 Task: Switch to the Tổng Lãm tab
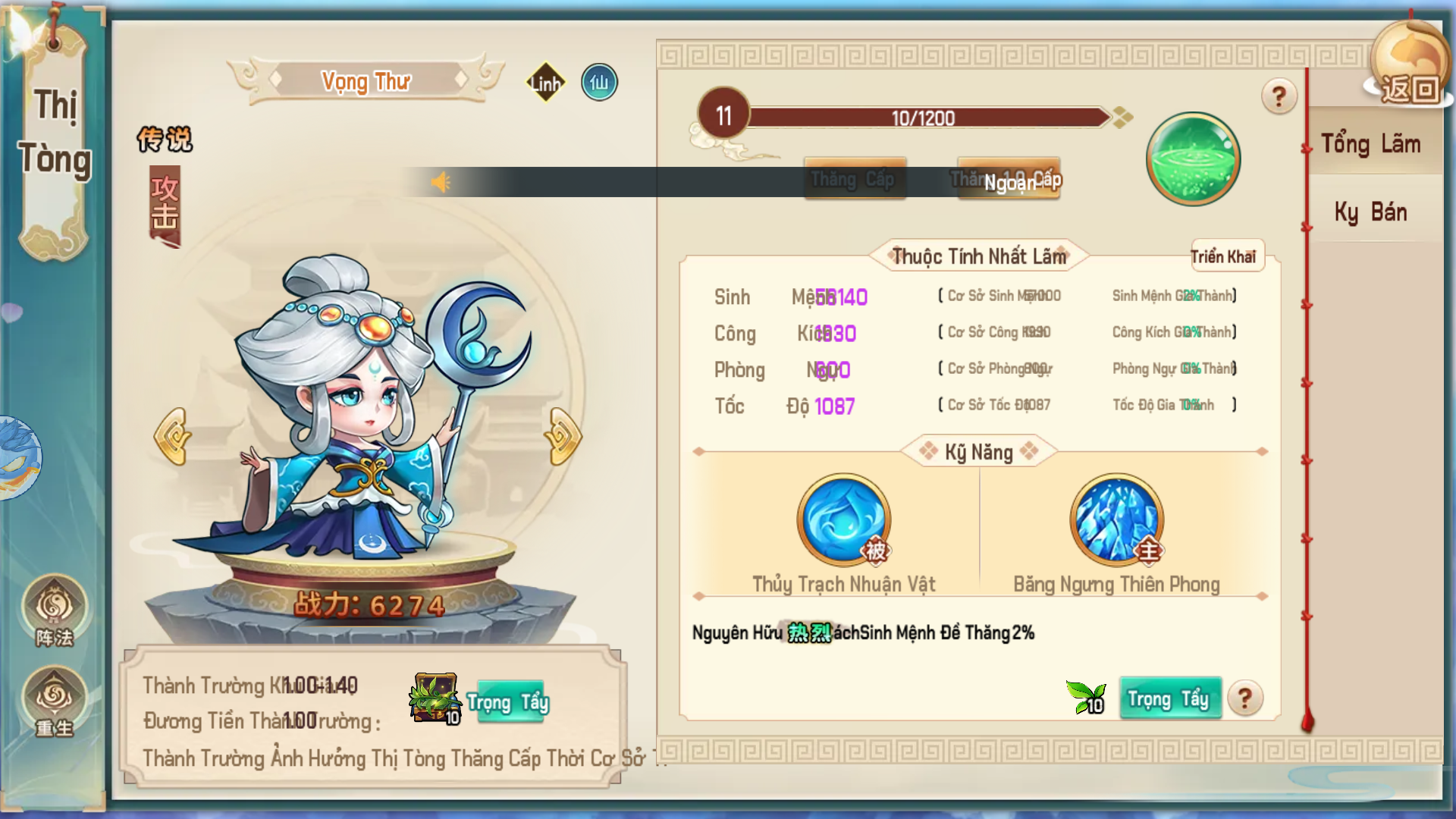[x=1371, y=143]
